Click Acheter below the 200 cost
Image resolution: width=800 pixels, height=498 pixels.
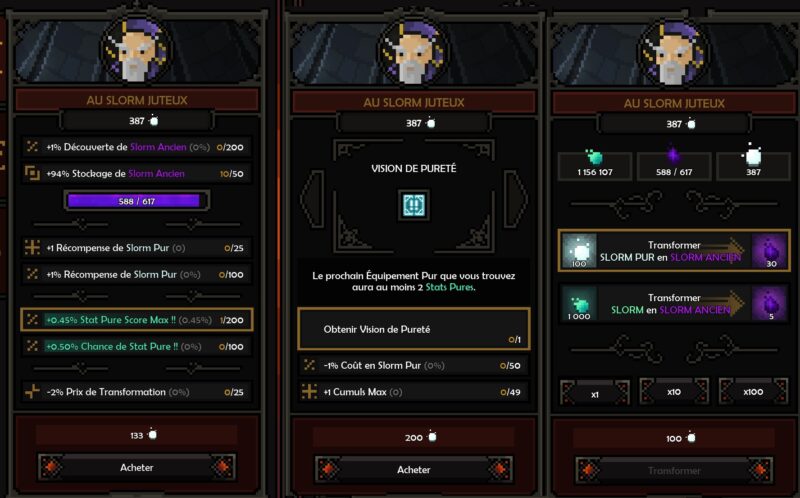click(414, 469)
